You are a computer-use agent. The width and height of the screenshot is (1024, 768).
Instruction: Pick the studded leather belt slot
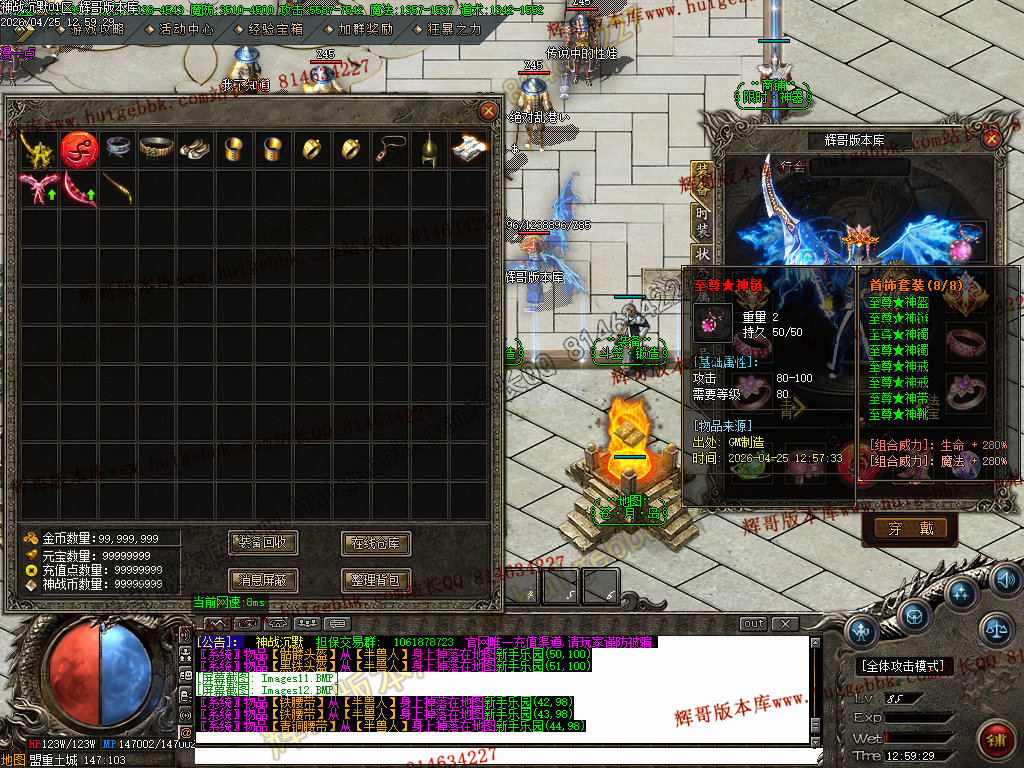pos(155,149)
